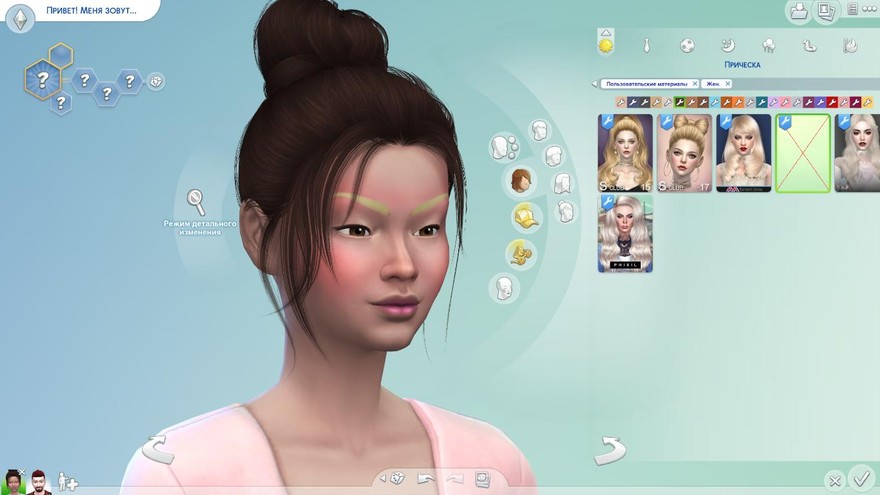Open the detailed edit mode magnifier
This screenshot has height=495, width=880.
(x=197, y=201)
